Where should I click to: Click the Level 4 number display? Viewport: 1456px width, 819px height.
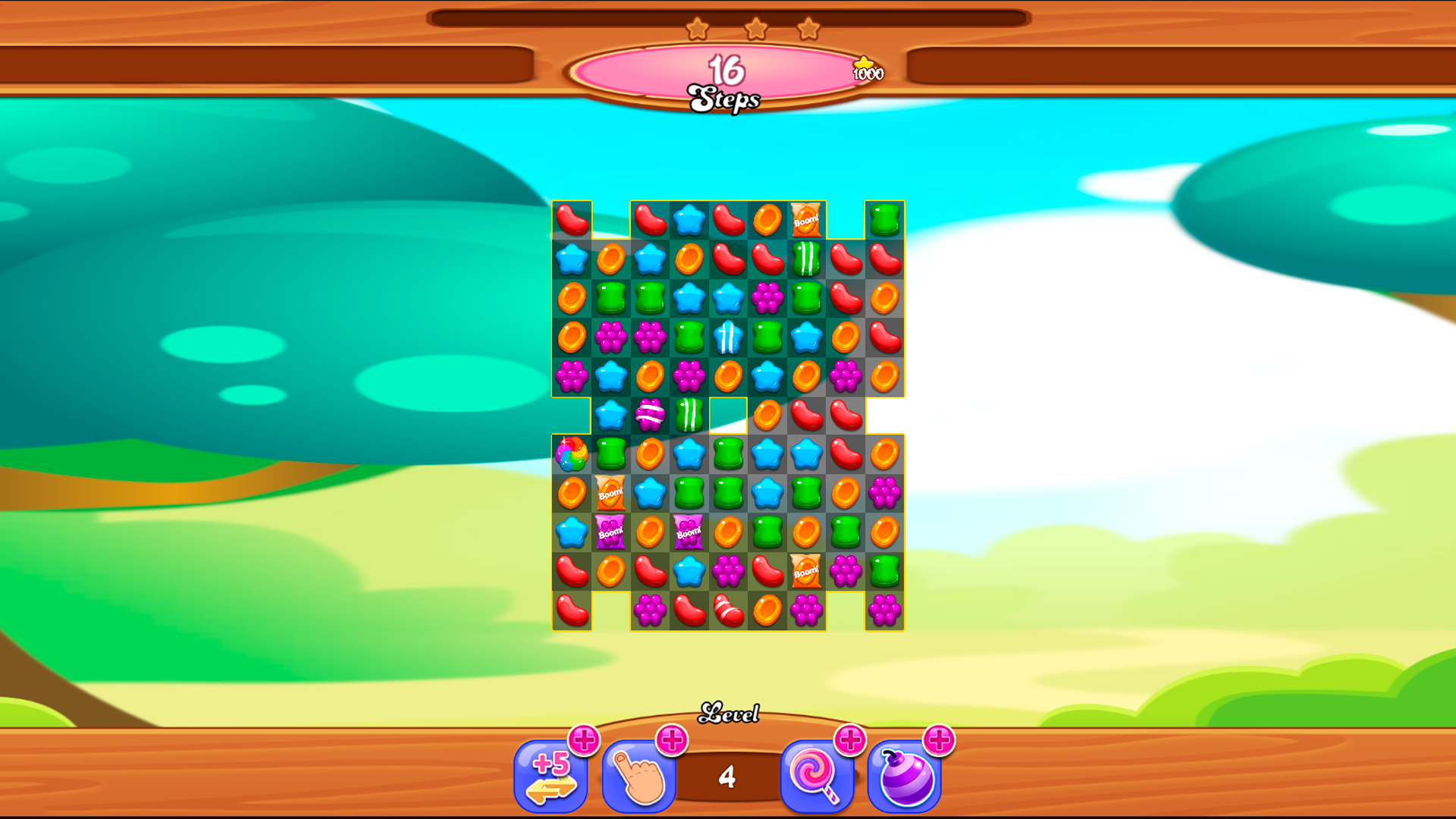tap(728, 775)
